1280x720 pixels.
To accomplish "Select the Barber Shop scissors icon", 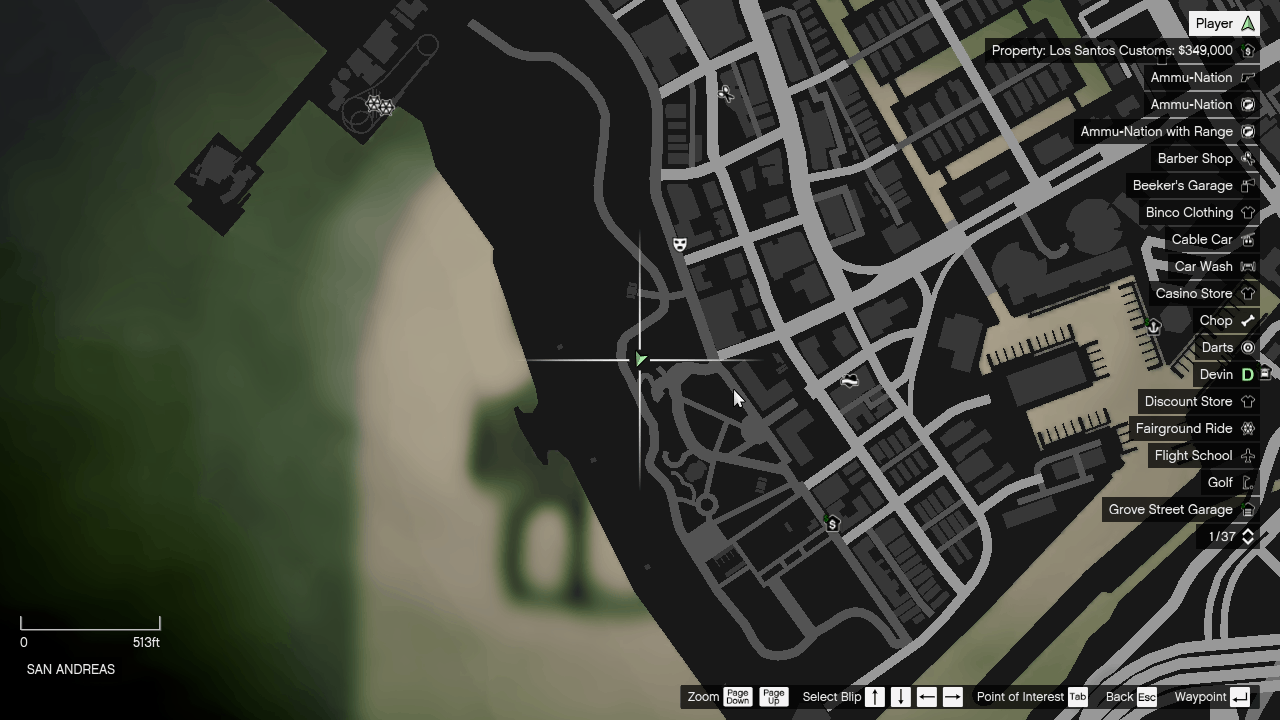I will [x=1248, y=158].
